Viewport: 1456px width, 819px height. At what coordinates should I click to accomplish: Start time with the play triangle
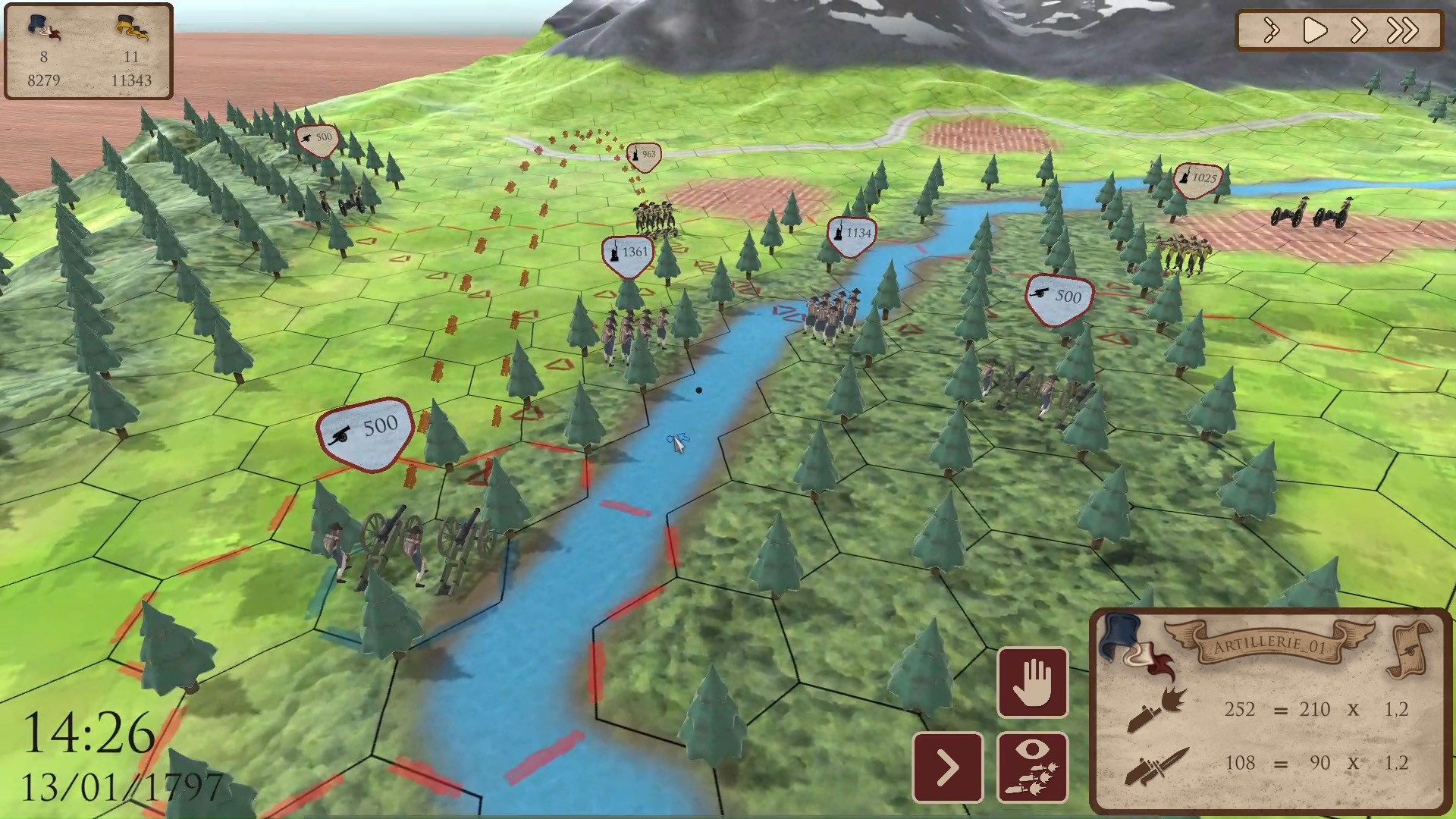tap(1314, 31)
